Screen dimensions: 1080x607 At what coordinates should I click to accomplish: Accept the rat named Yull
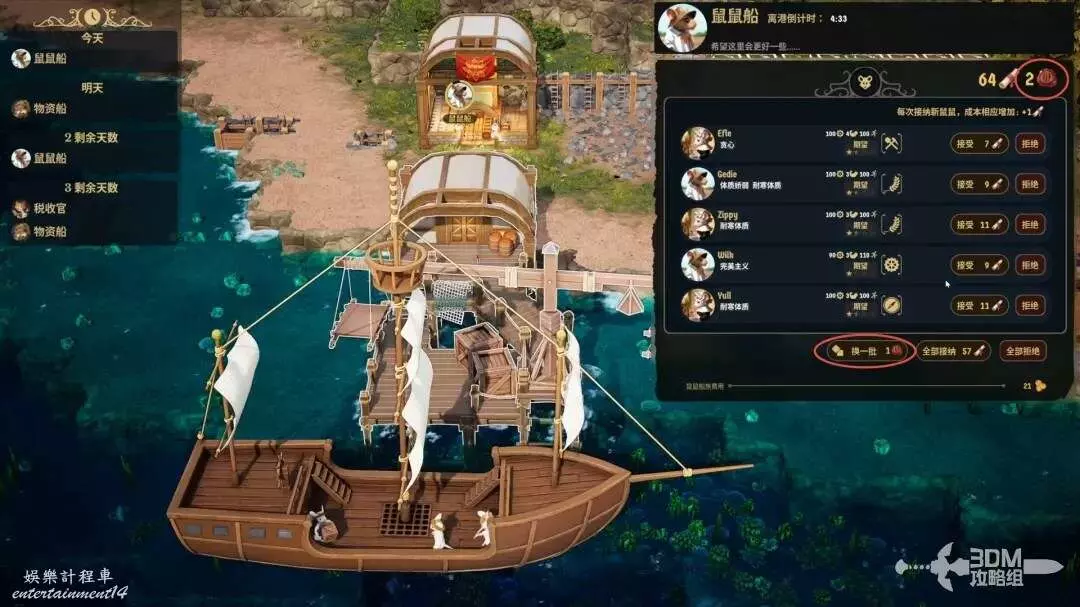point(978,305)
